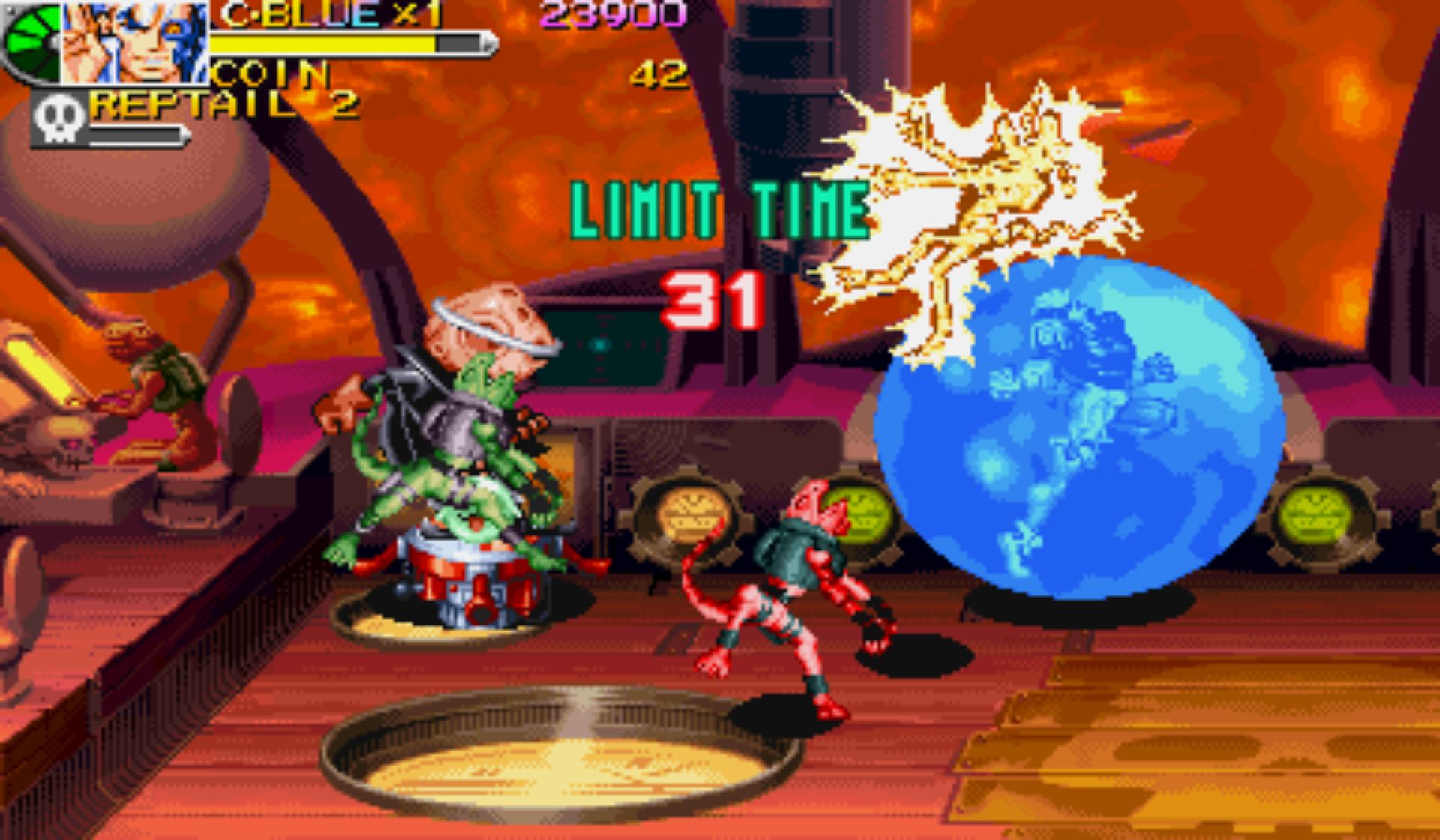The height and width of the screenshot is (840, 1440).
Task: Click the Captain Blue character portrait
Action: point(135,42)
